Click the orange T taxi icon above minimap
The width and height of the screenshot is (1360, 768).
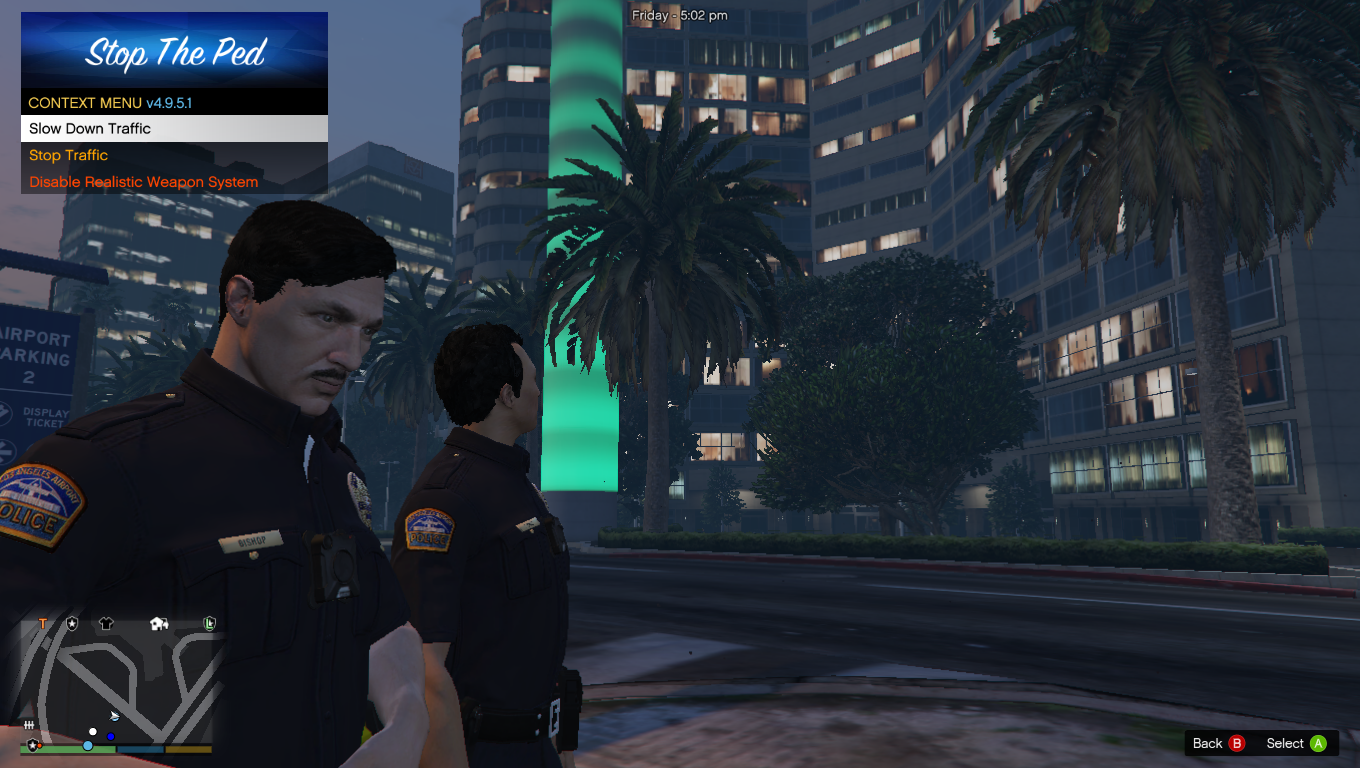pos(41,623)
